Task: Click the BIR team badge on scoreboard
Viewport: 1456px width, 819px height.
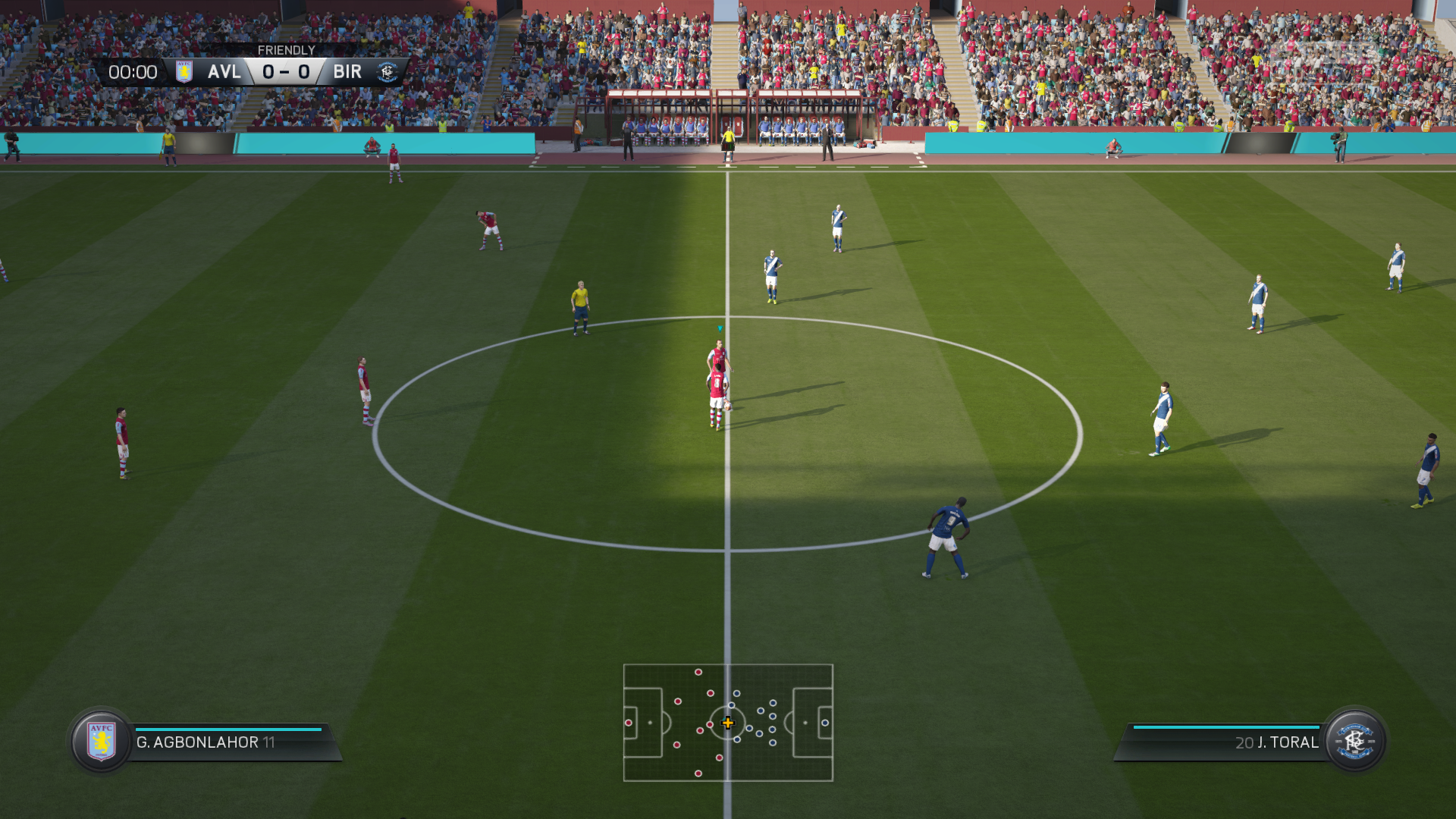Action: pyautogui.click(x=388, y=72)
